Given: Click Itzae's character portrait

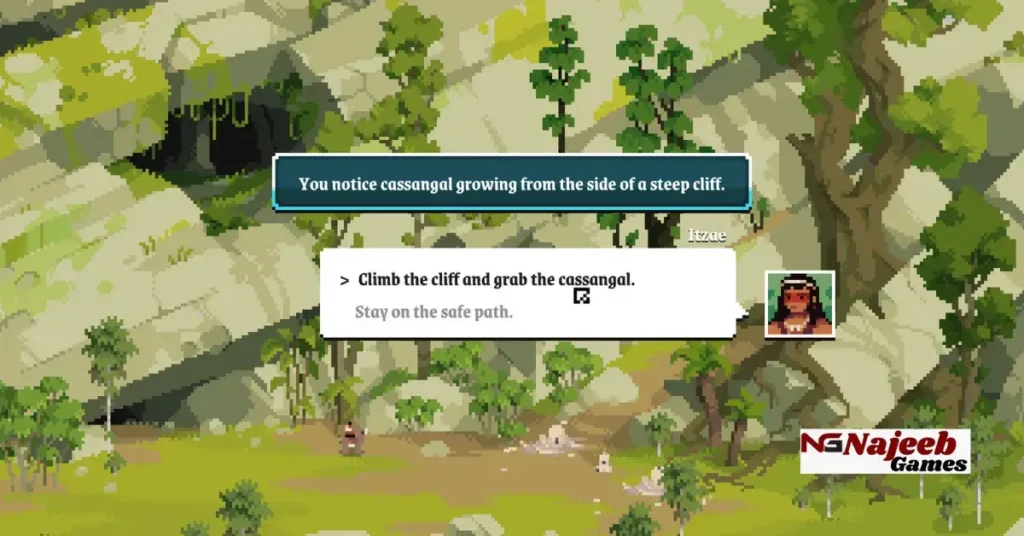Looking at the screenshot, I should tap(800, 303).
